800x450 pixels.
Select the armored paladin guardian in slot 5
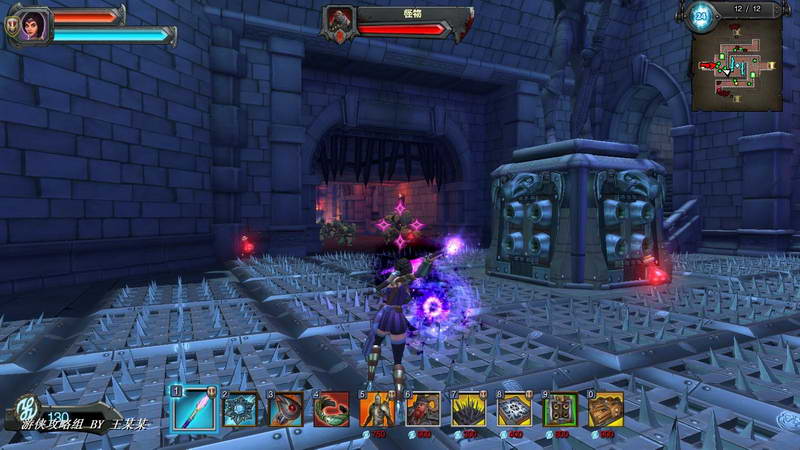pyautogui.click(x=378, y=409)
